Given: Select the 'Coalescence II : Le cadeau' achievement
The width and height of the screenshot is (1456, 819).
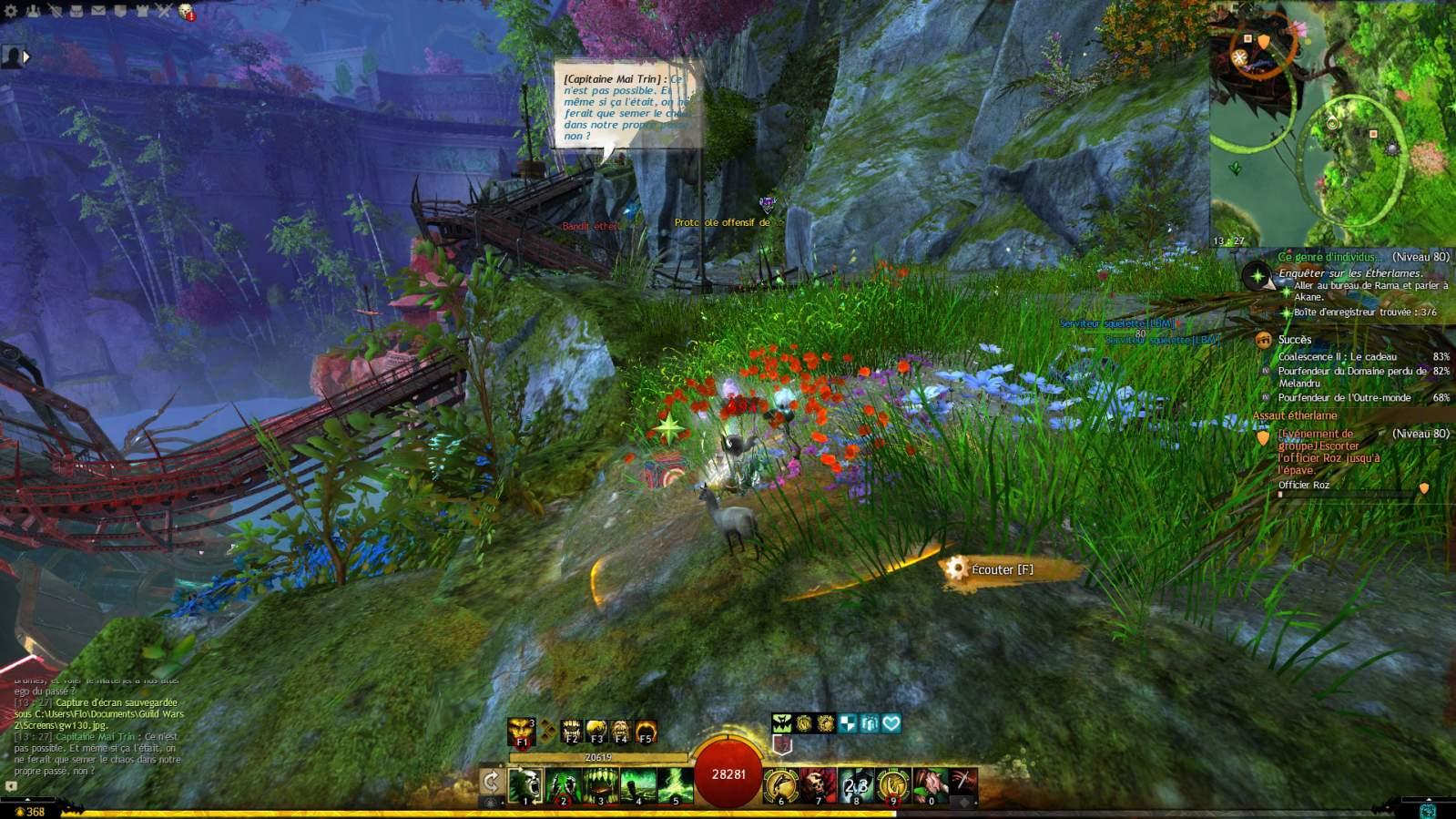Looking at the screenshot, I should pyautogui.click(x=1337, y=356).
